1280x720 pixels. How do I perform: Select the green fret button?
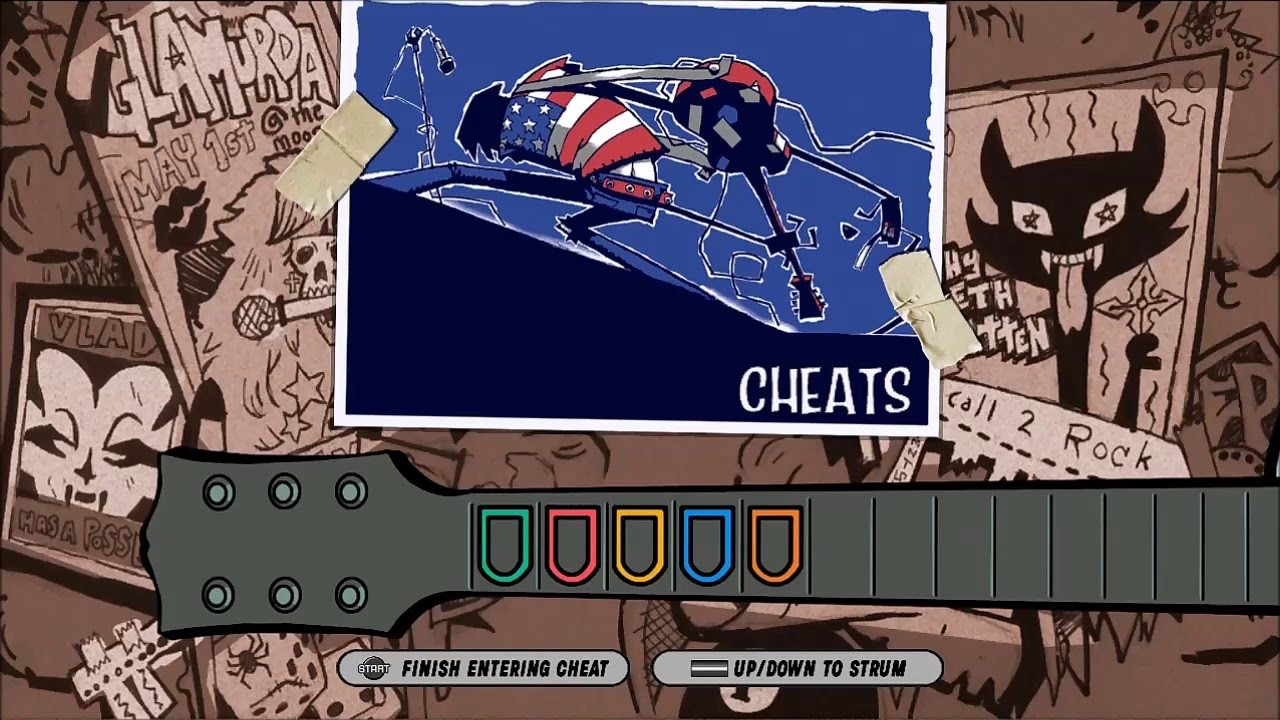point(505,543)
